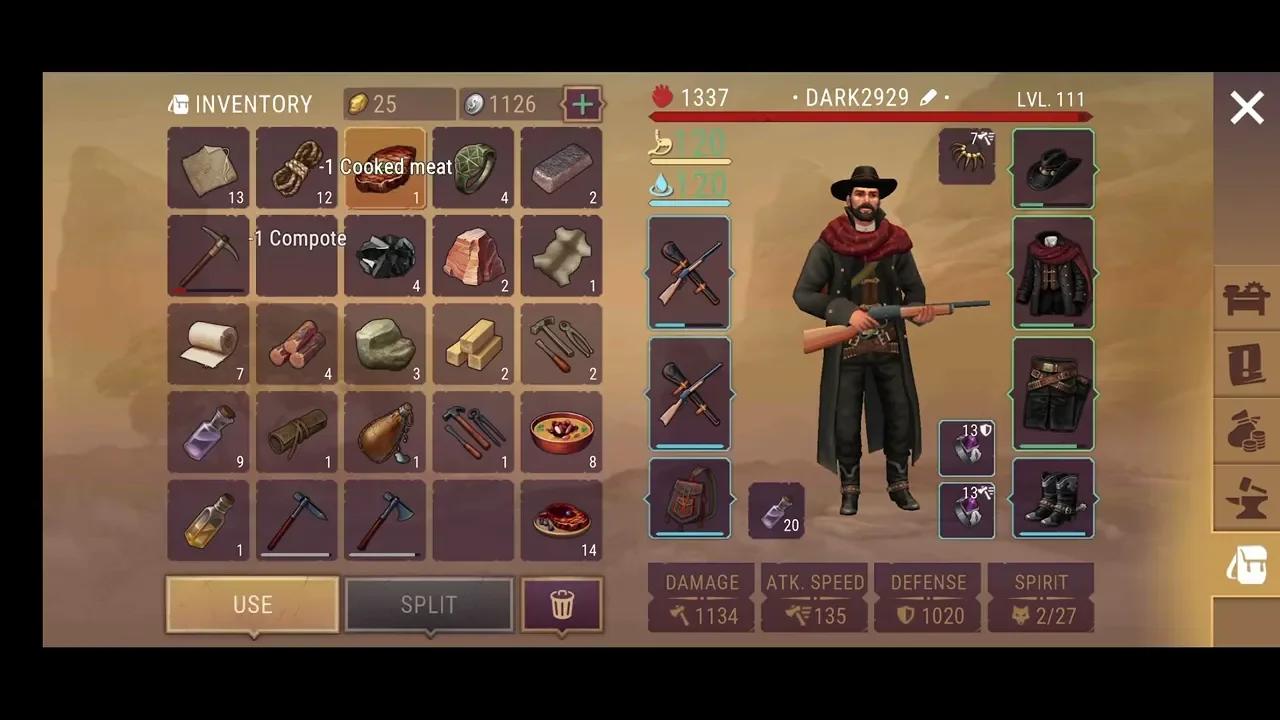Add currency with the plus button
This screenshot has width=1280, height=720.
pyautogui.click(x=582, y=103)
